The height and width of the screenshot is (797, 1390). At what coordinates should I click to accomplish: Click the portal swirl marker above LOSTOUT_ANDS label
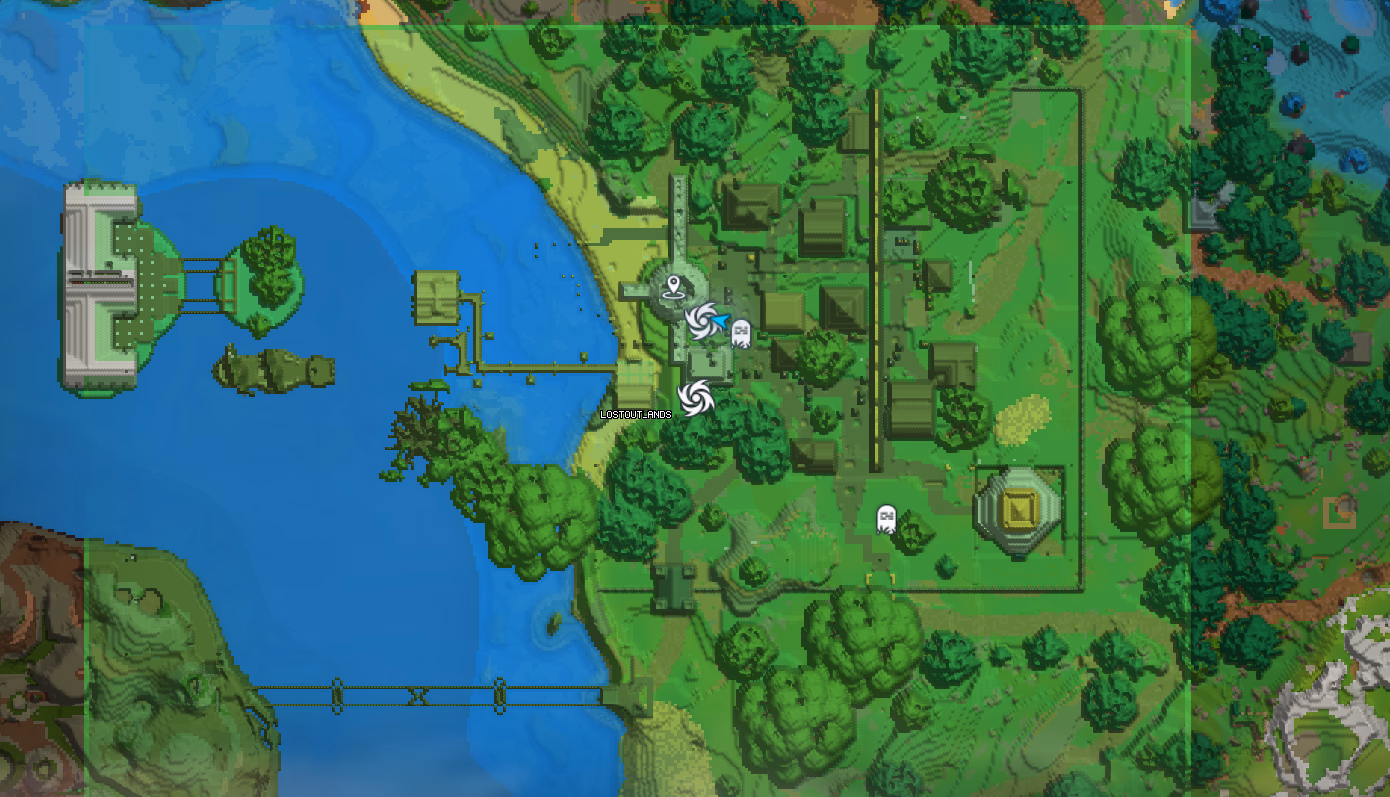(697, 396)
